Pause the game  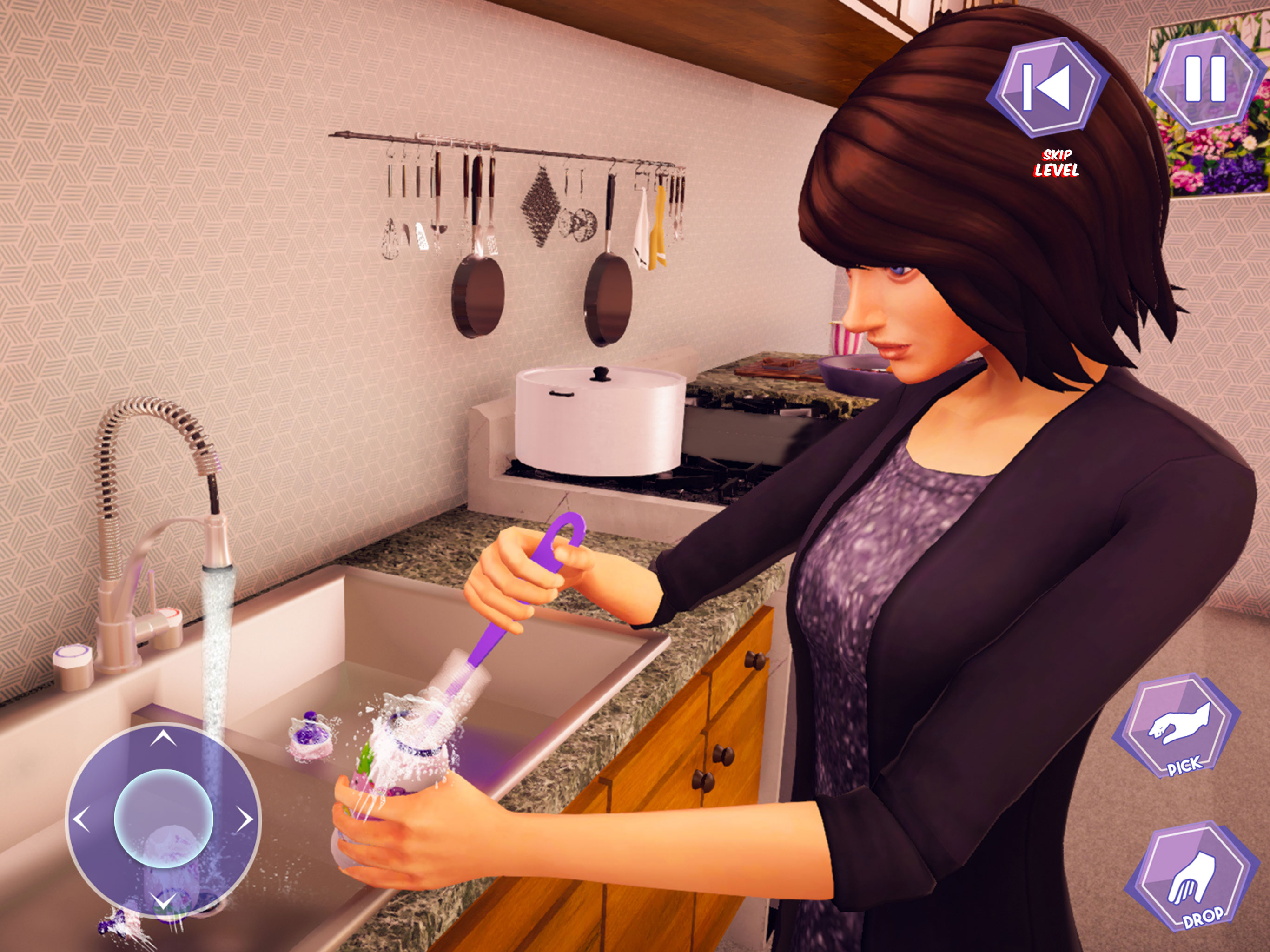(1205, 79)
